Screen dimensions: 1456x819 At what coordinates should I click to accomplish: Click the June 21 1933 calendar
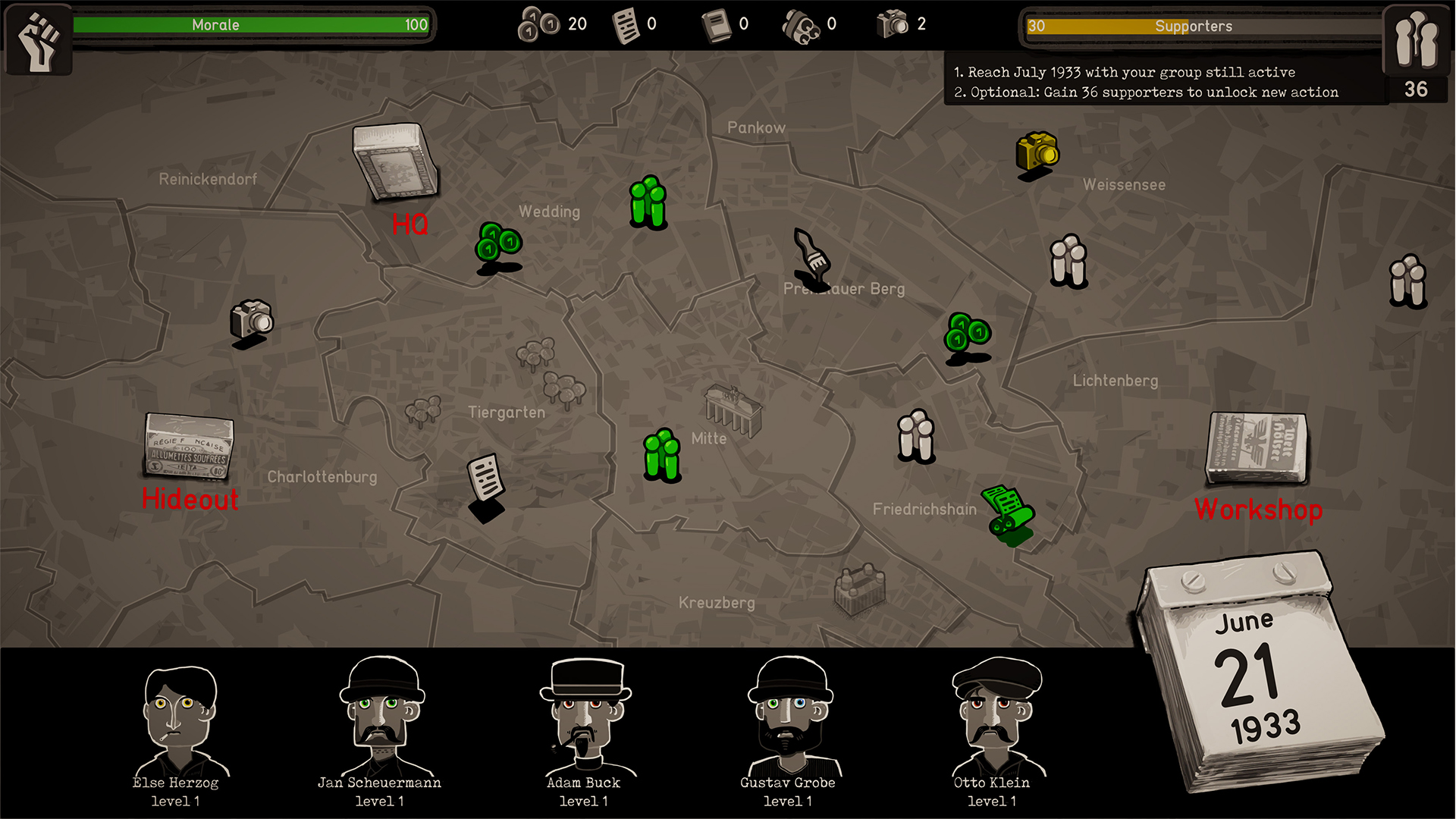[x=1259, y=675]
